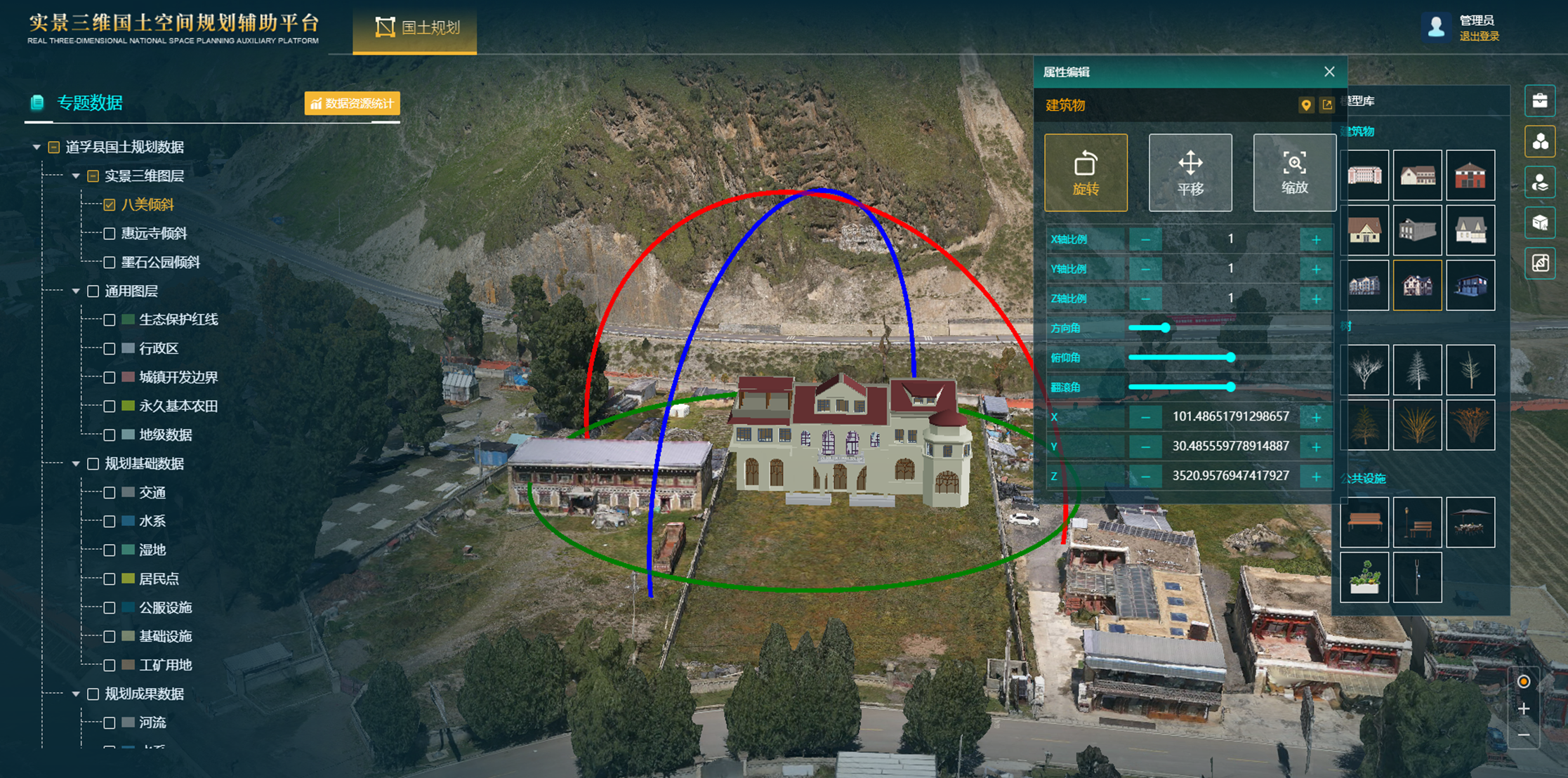Toggle the 生态保护红线 layer
Screen dimensions: 1568x778
pyautogui.click(x=110, y=320)
